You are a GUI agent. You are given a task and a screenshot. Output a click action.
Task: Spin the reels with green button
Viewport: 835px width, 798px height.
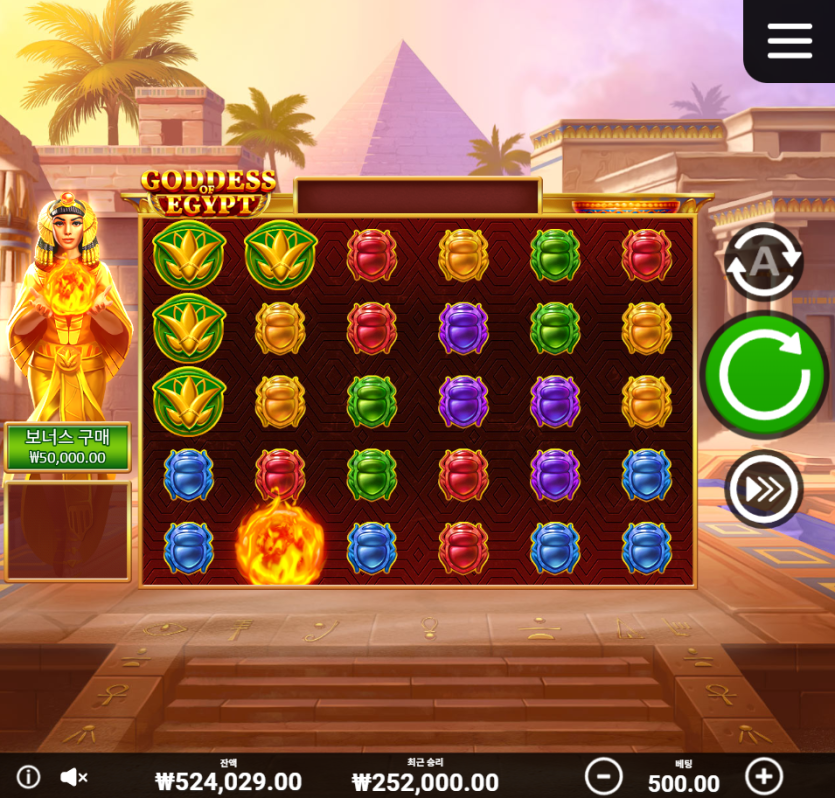point(764,375)
